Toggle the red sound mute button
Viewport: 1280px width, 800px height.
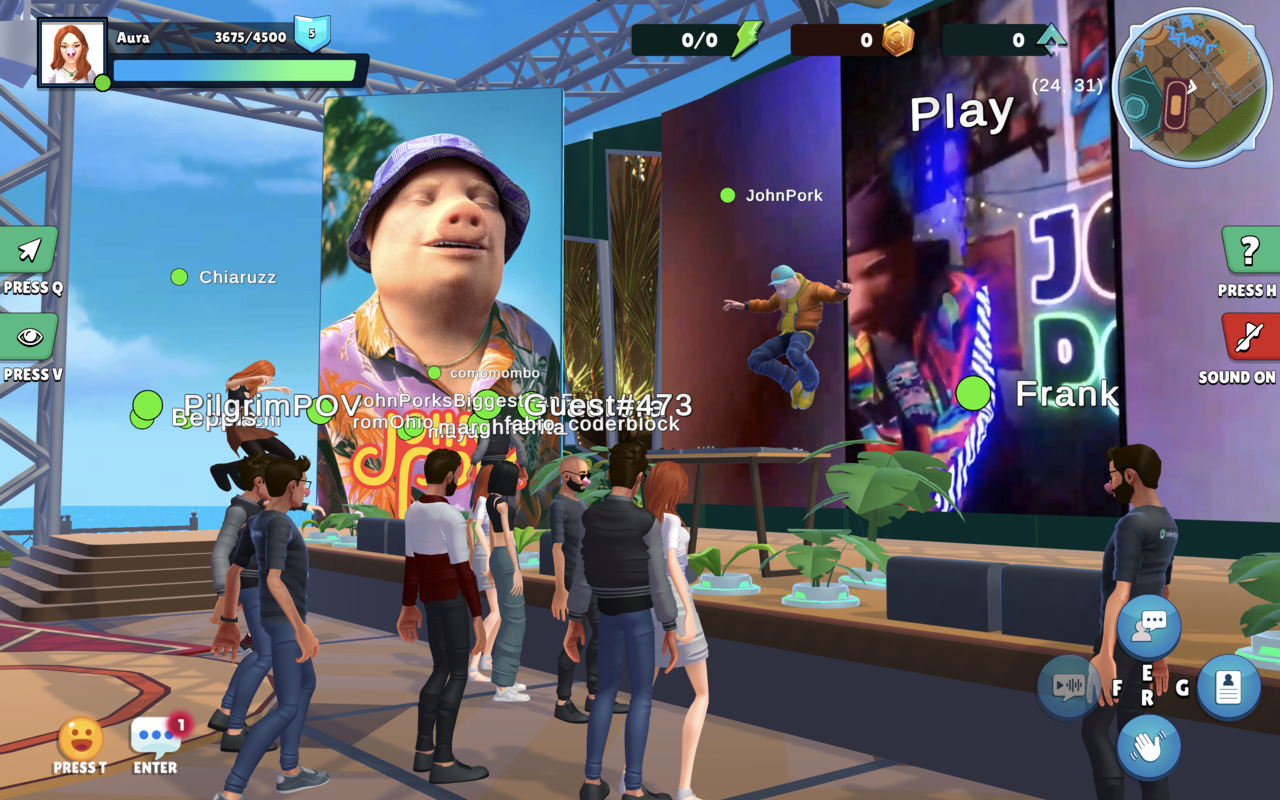(x=1250, y=337)
